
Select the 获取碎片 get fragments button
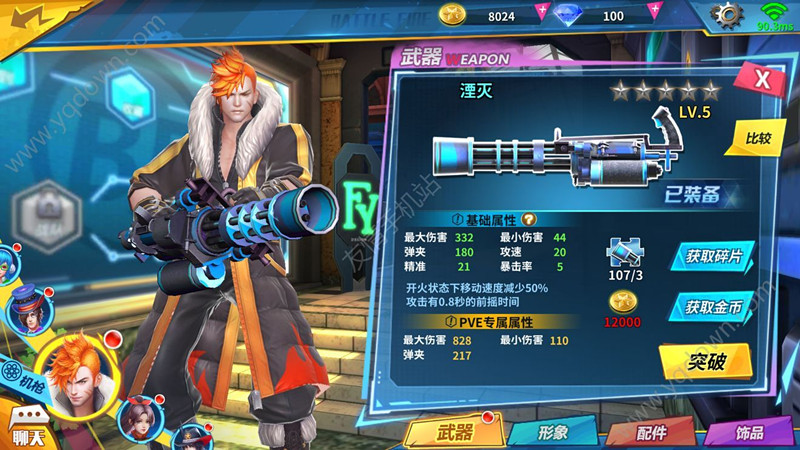(714, 256)
